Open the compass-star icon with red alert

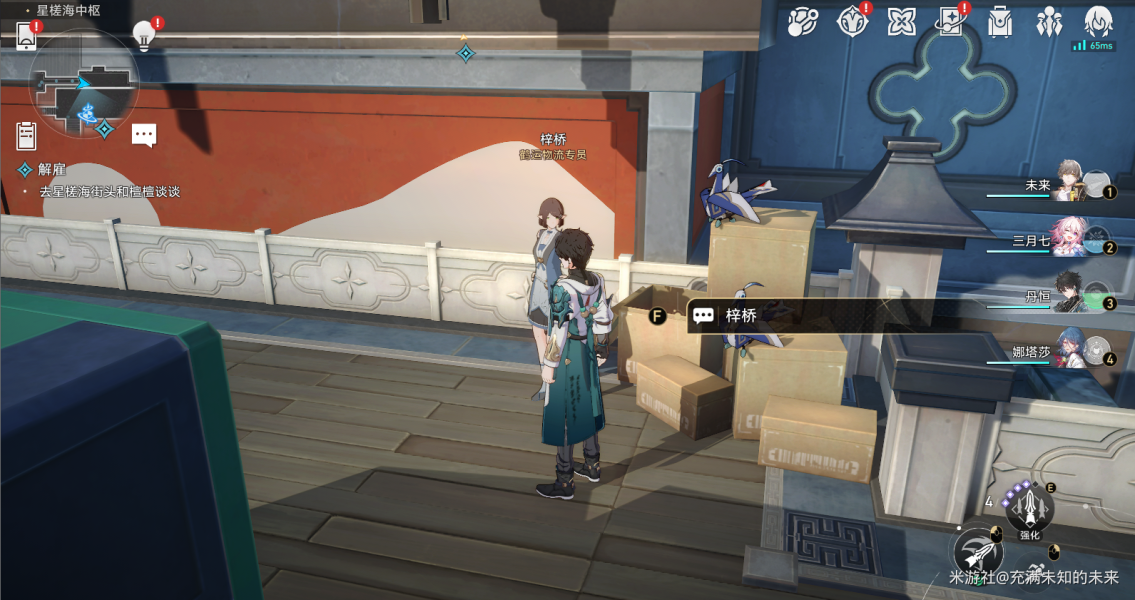point(852,21)
